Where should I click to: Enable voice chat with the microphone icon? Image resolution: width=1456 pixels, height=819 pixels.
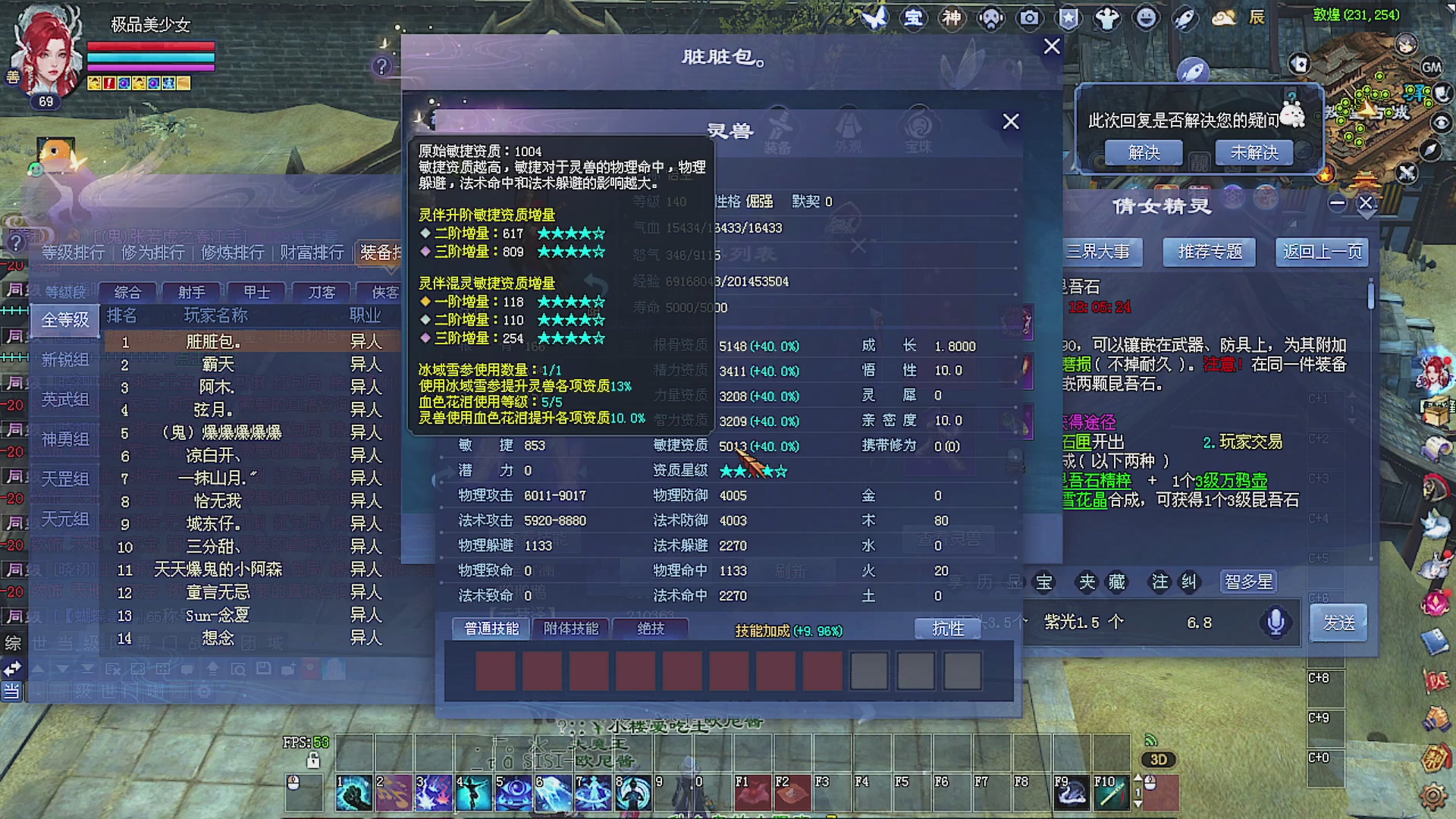1275,622
